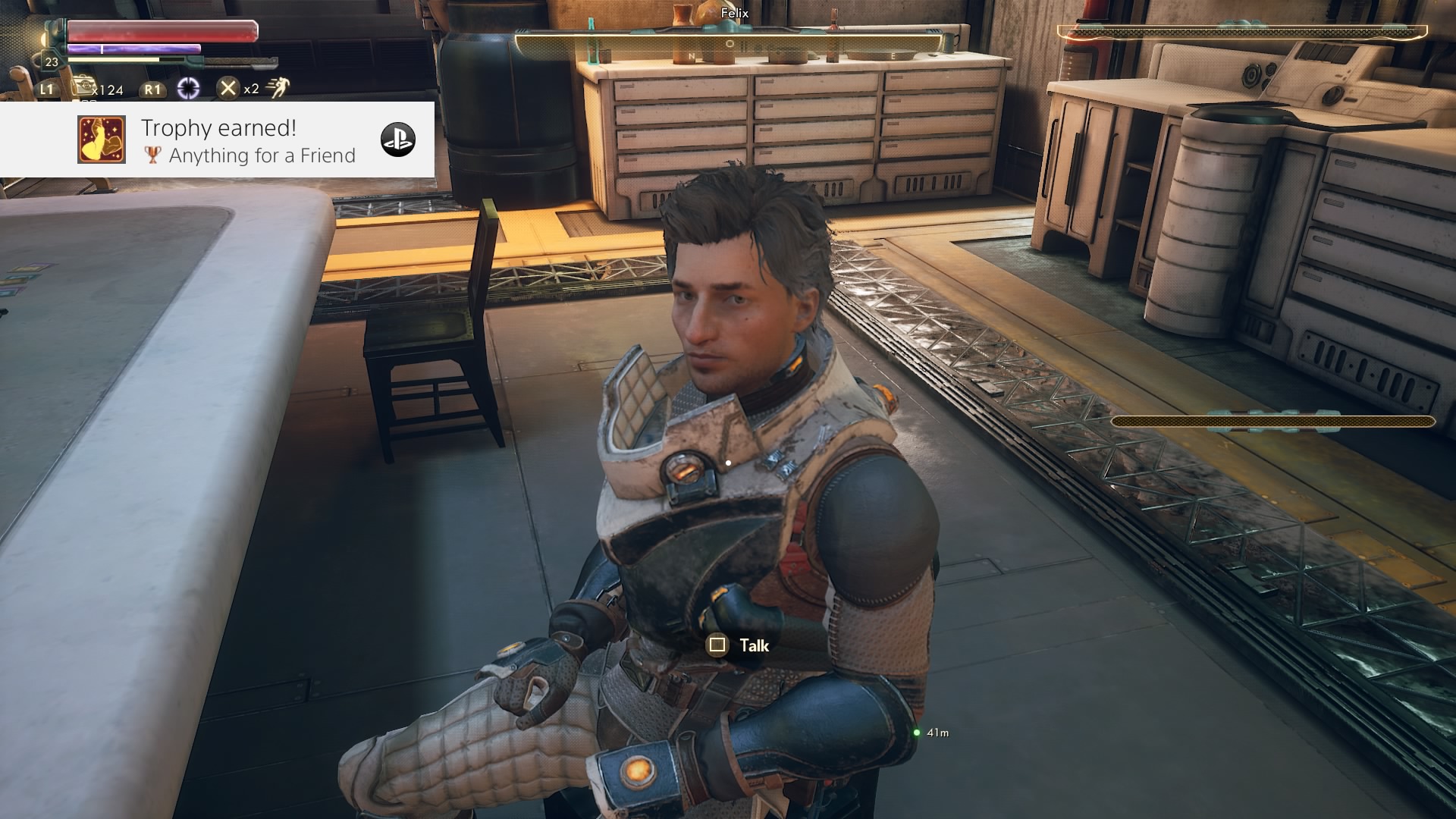Click the PlayStation logo on the notification

[x=397, y=140]
